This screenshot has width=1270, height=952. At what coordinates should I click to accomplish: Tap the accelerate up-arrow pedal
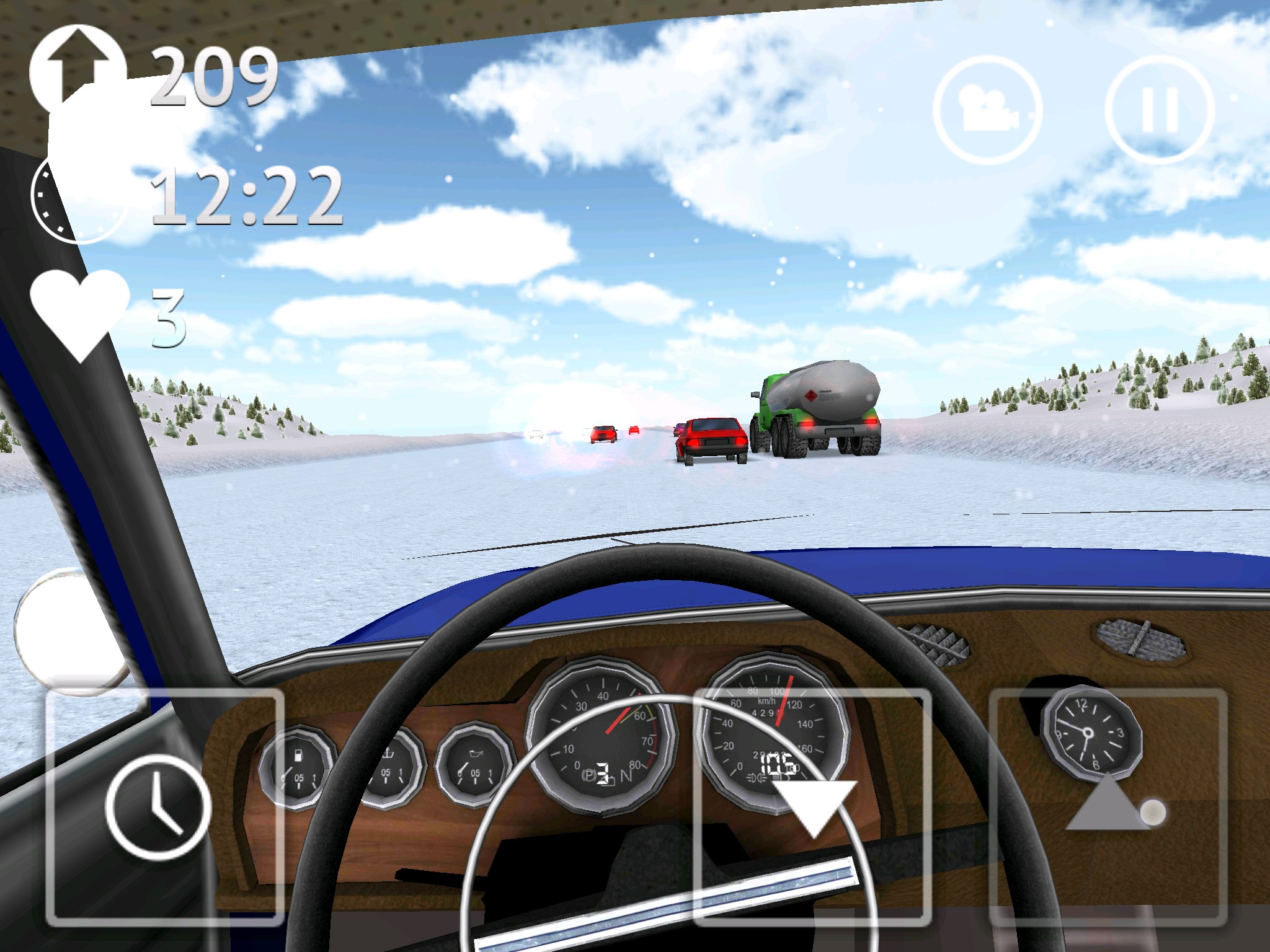[x=1108, y=806]
